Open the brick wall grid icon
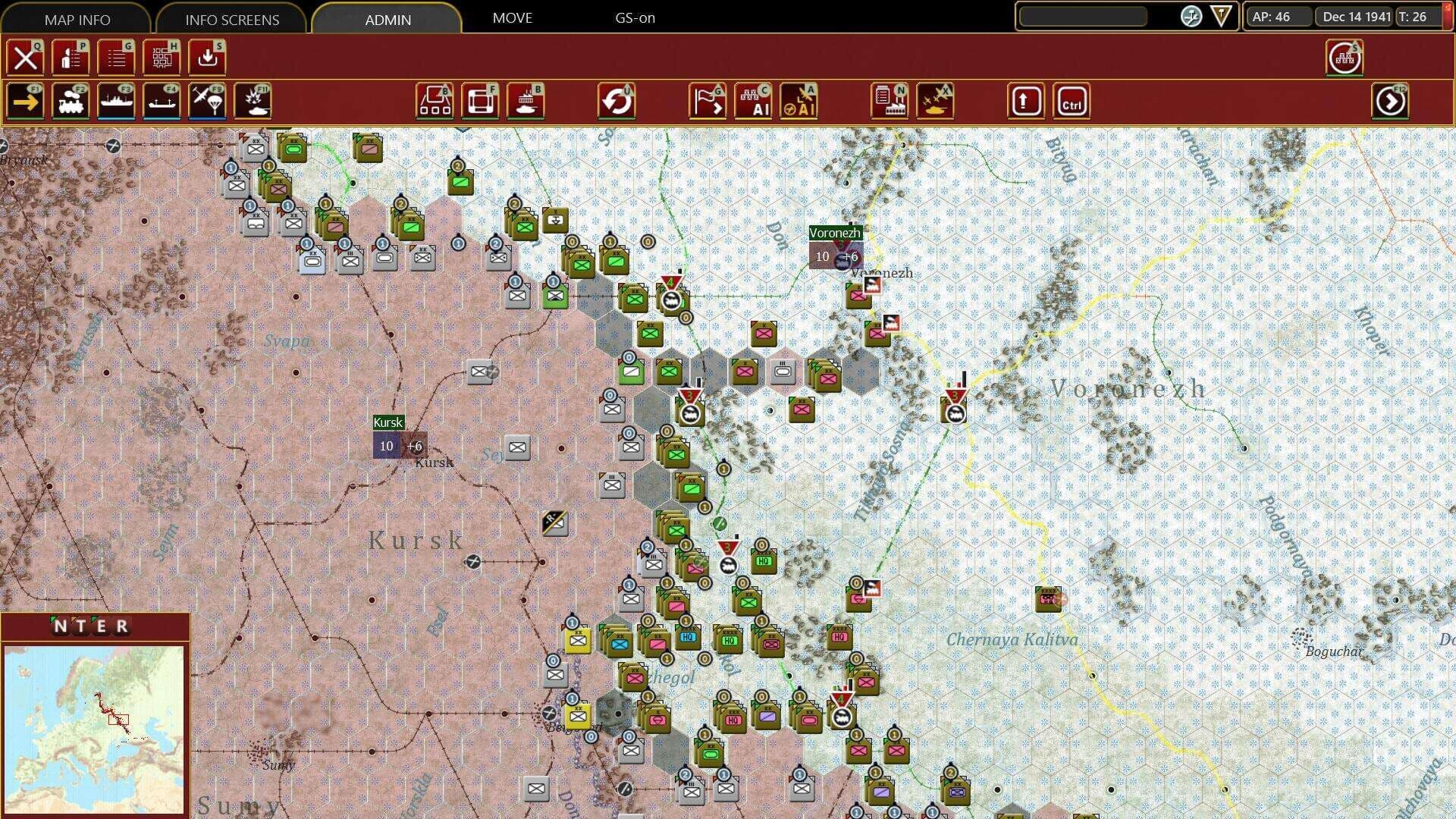The image size is (1456, 819). [162, 58]
